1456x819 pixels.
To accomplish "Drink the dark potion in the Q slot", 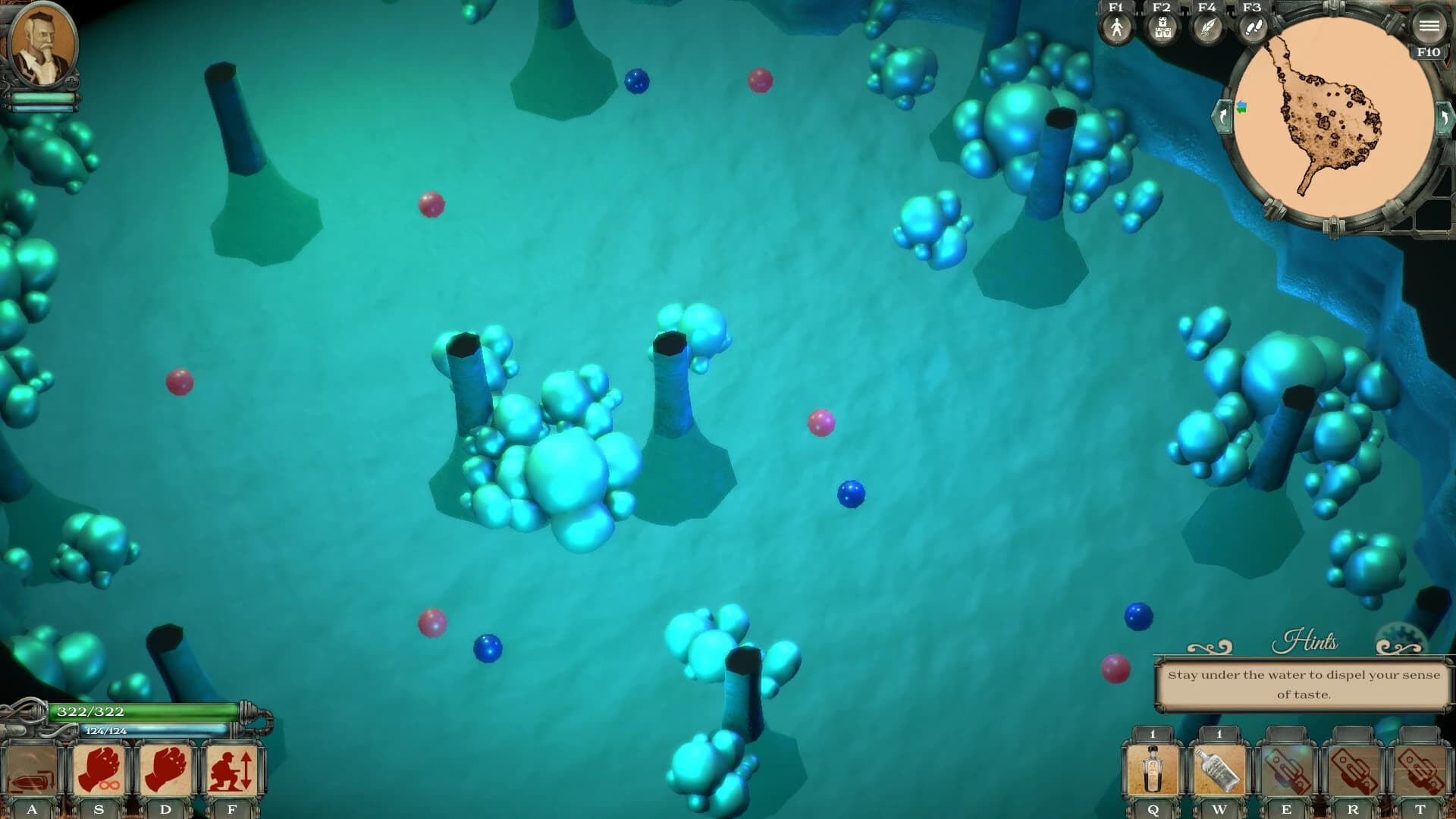I will [x=1153, y=770].
